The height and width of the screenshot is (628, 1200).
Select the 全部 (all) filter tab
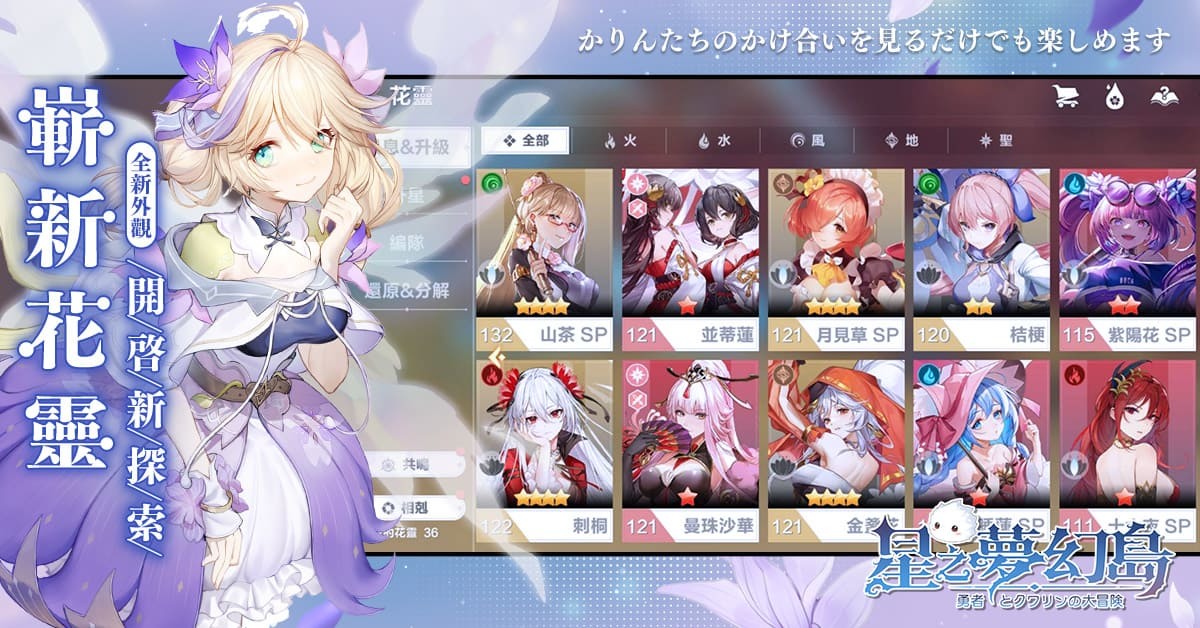[525, 141]
